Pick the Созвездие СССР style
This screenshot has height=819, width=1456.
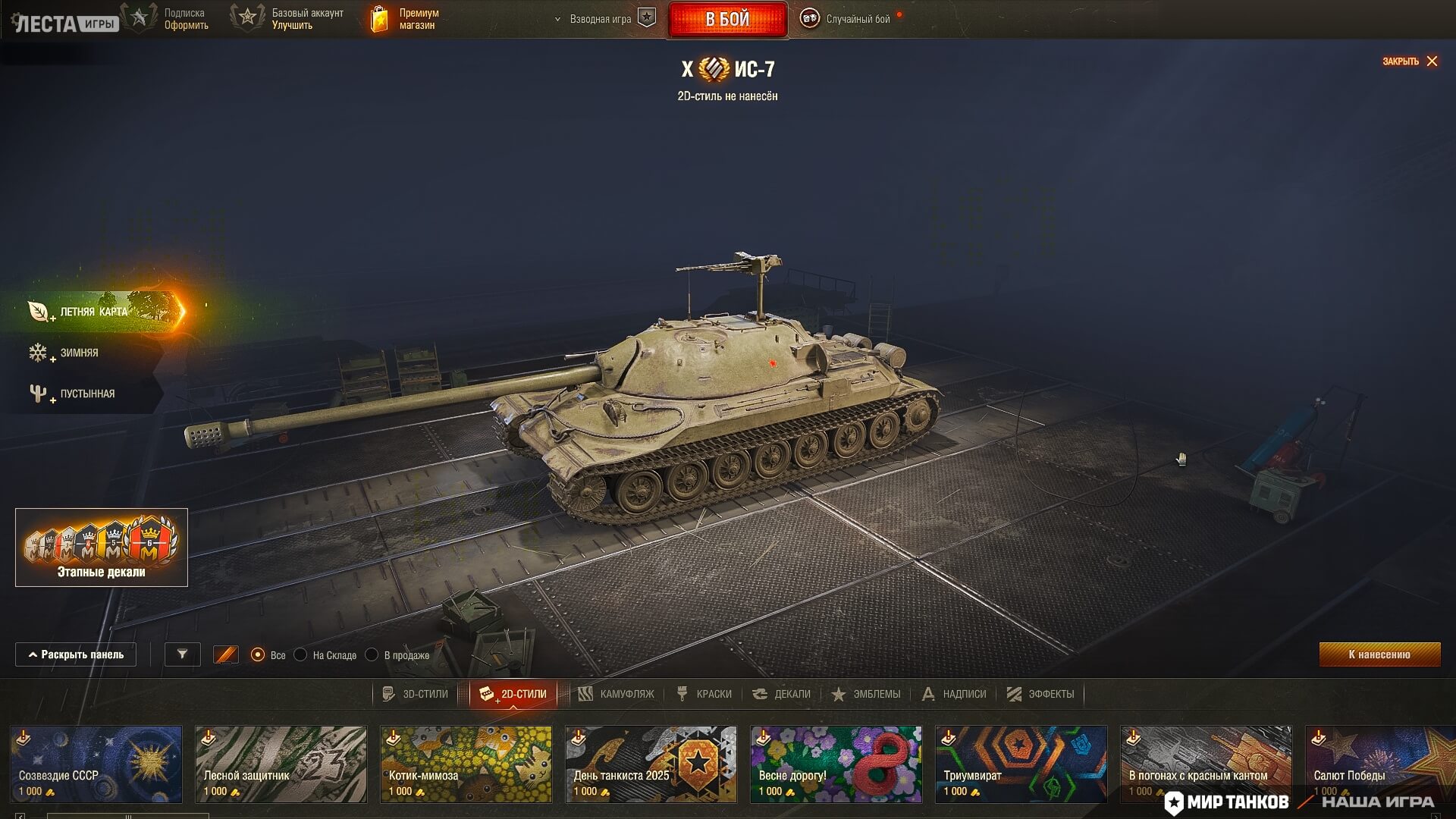click(96, 764)
